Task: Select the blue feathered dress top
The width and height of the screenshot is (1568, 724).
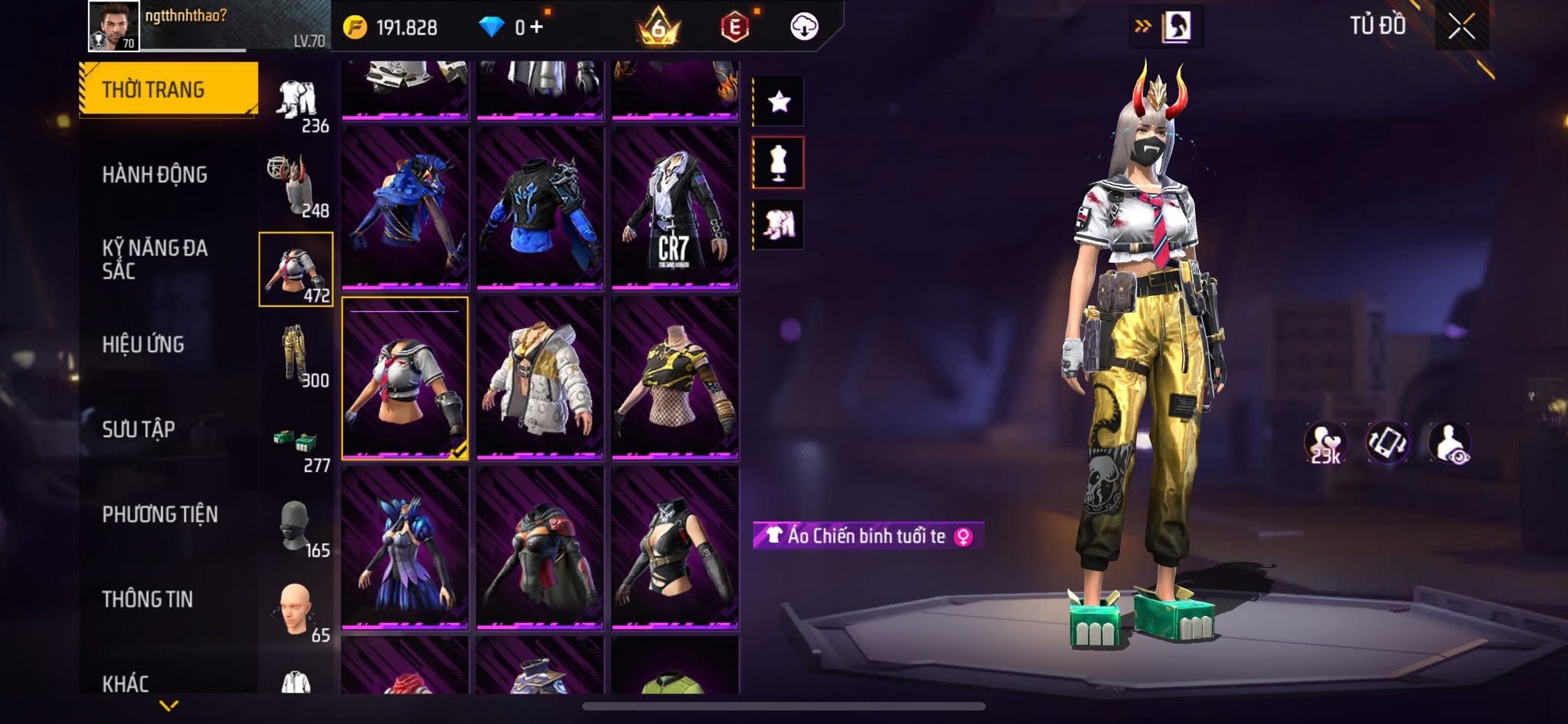Action: point(405,547)
